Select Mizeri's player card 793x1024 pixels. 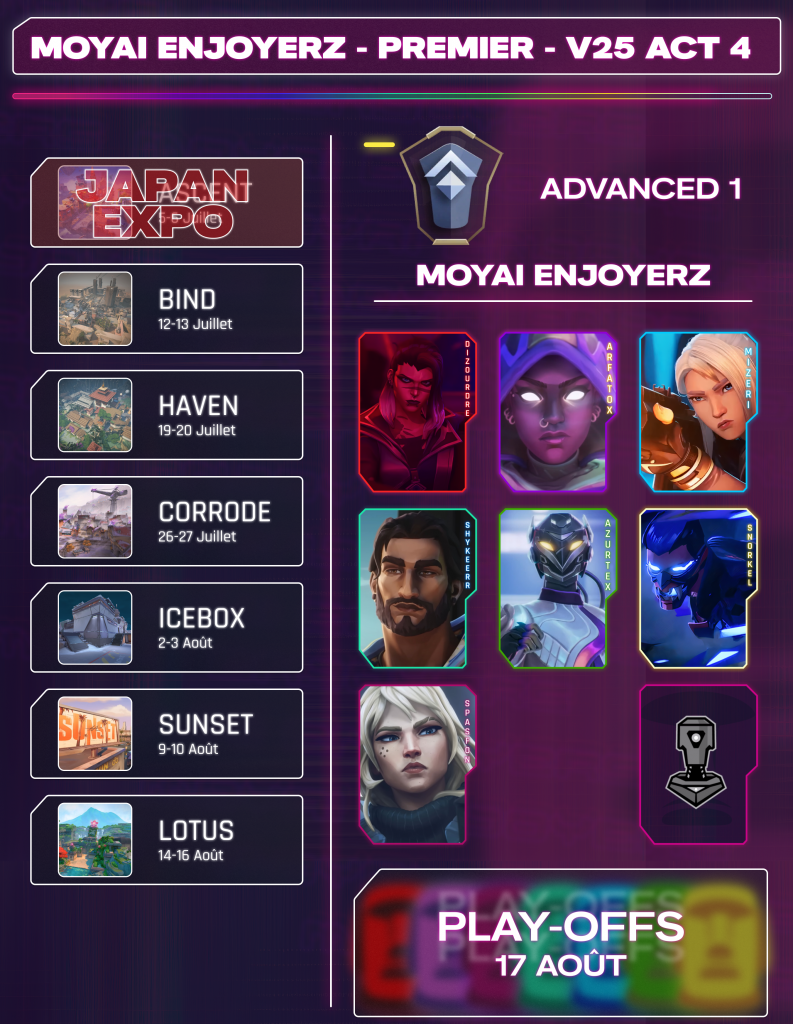698,412
